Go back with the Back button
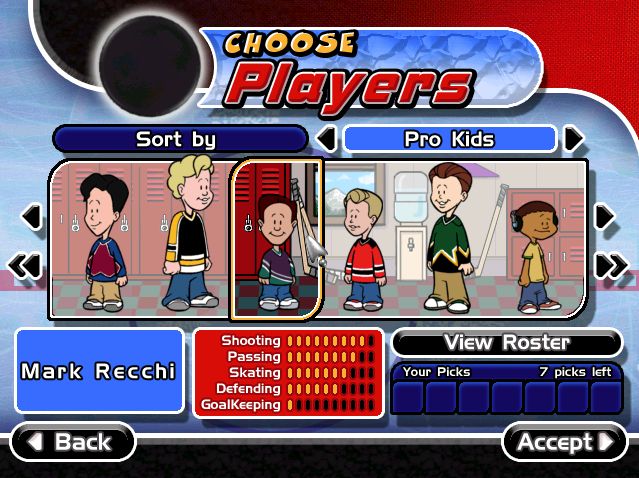639x478 pixels. pyautogui.click(x=72, y=441)
